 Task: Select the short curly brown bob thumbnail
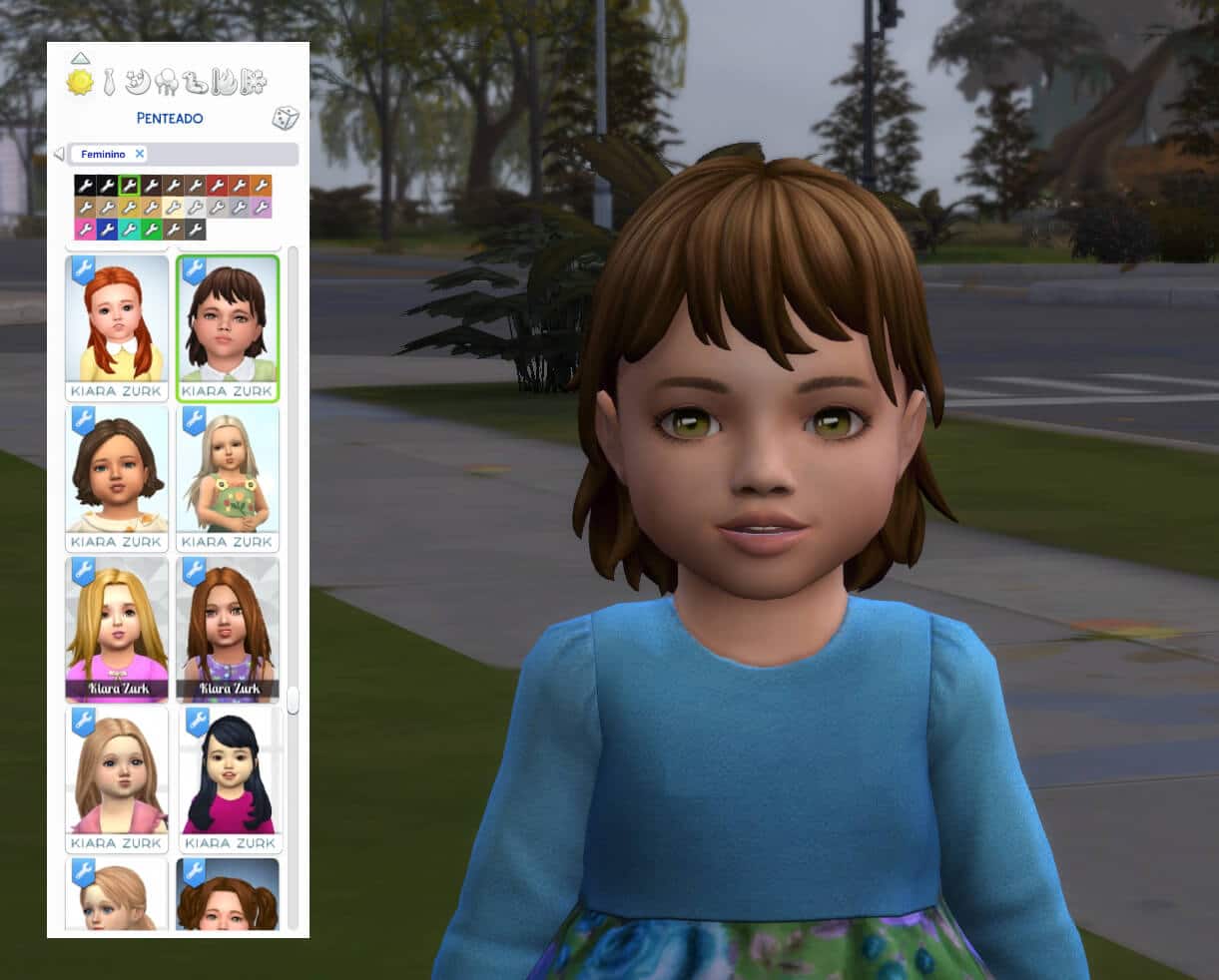point(117,471)
